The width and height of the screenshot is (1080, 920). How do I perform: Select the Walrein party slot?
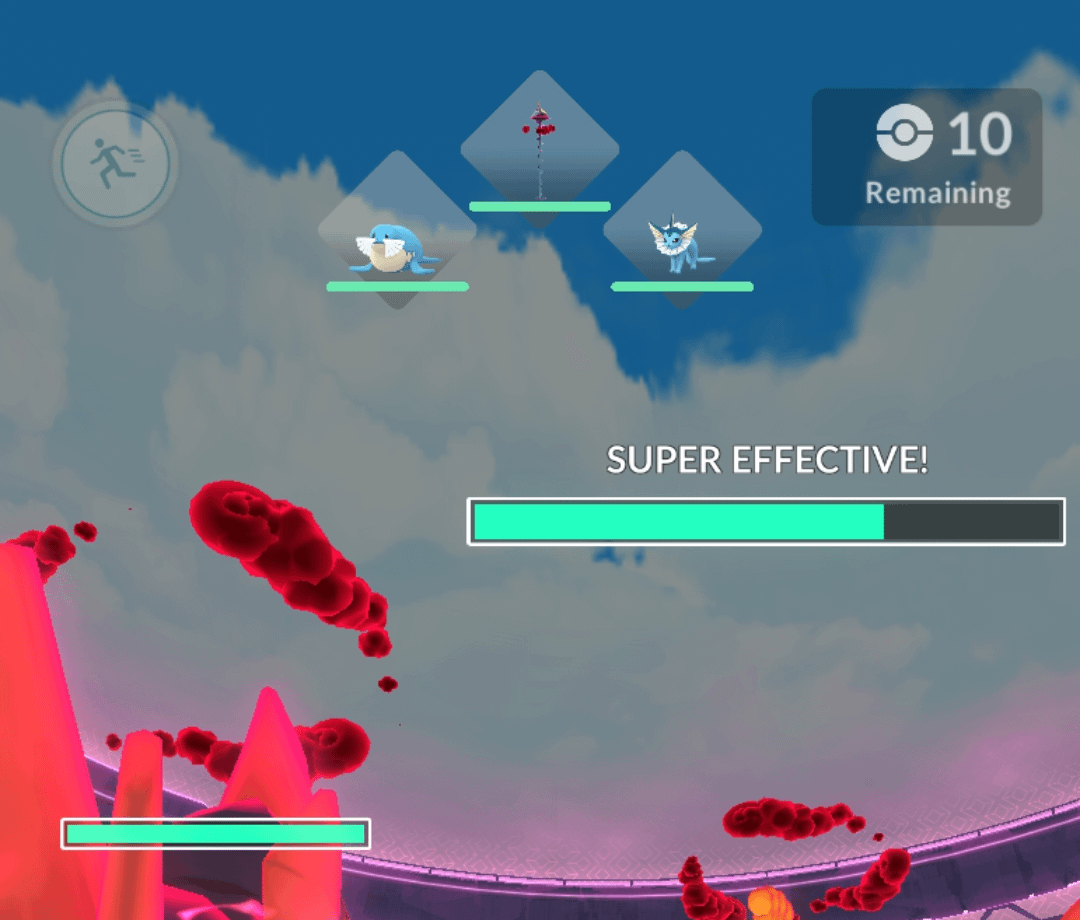[397, 230]
